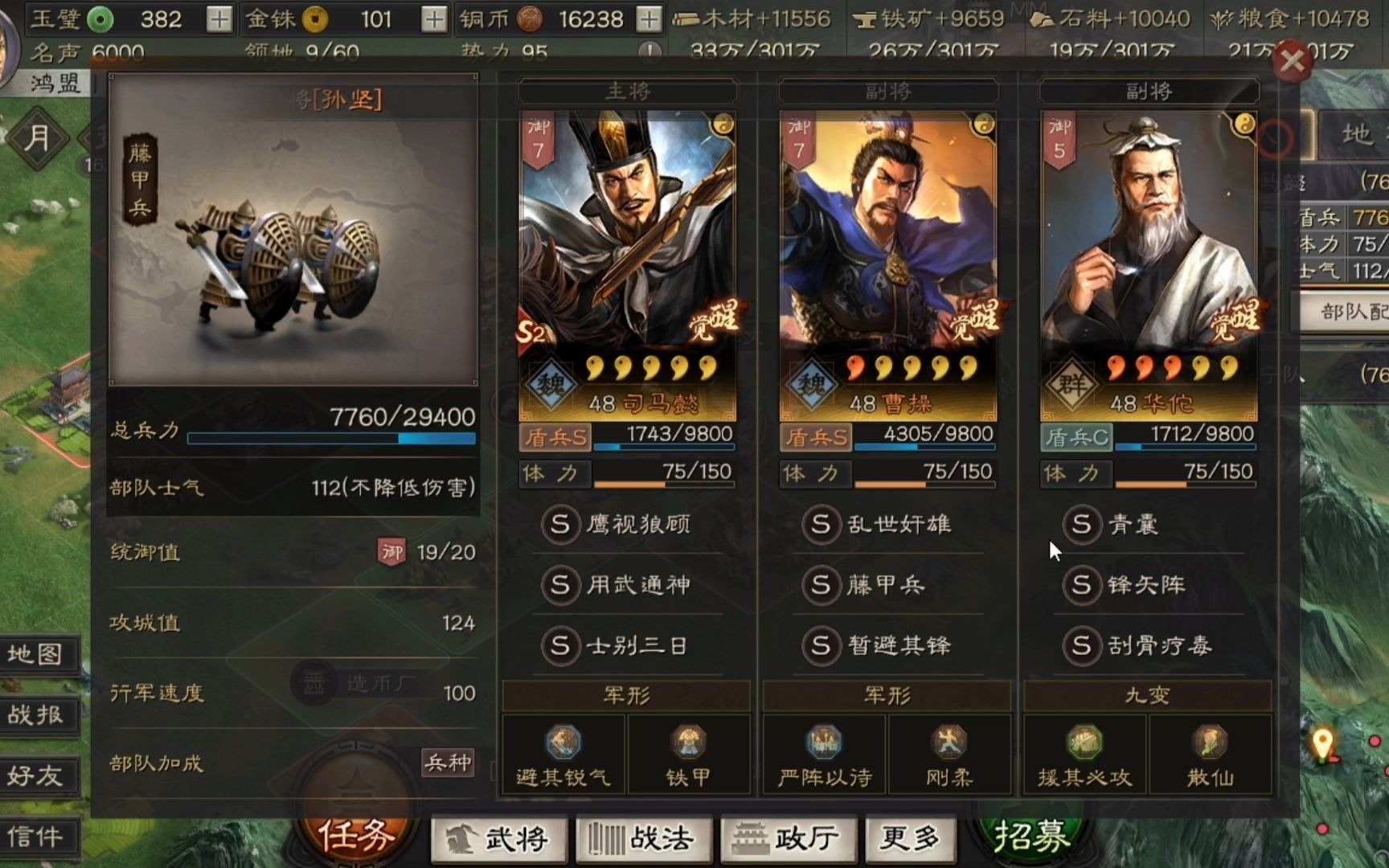
Task: Open the 地图 icon in the left sidebar
Action: click(39, 655)
